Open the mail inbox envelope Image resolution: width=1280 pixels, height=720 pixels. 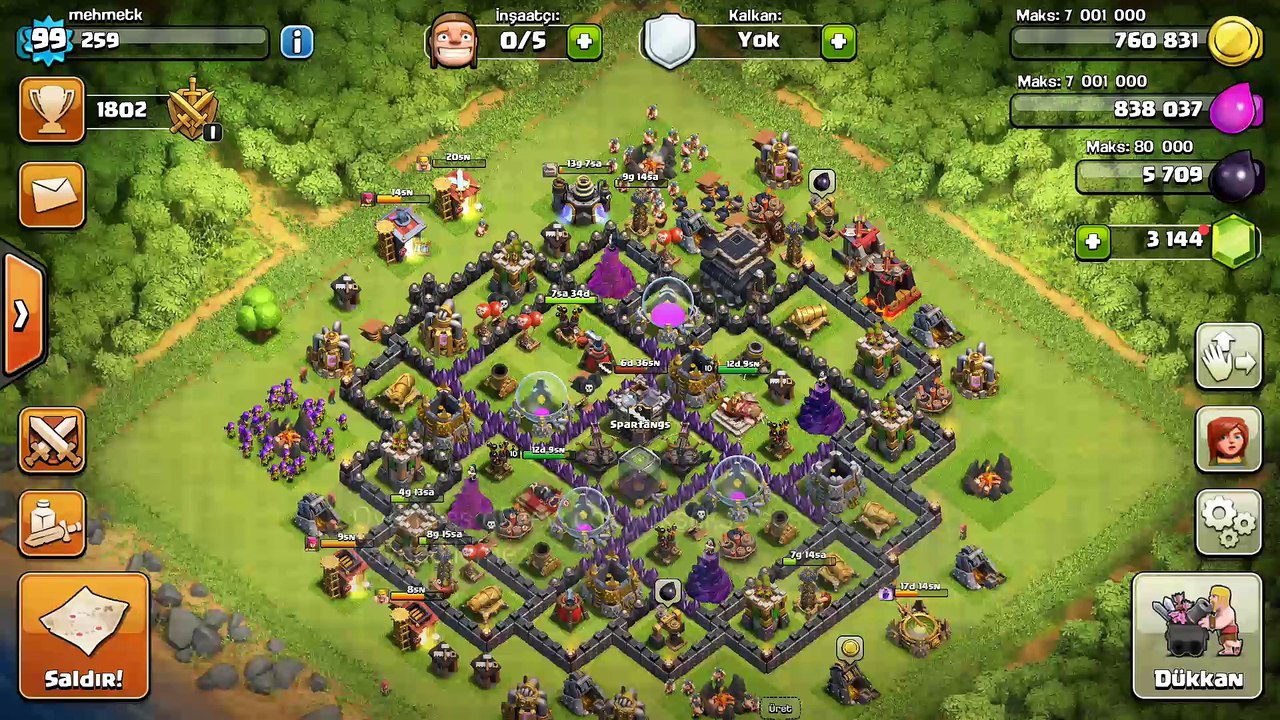(x=52, y=193)
